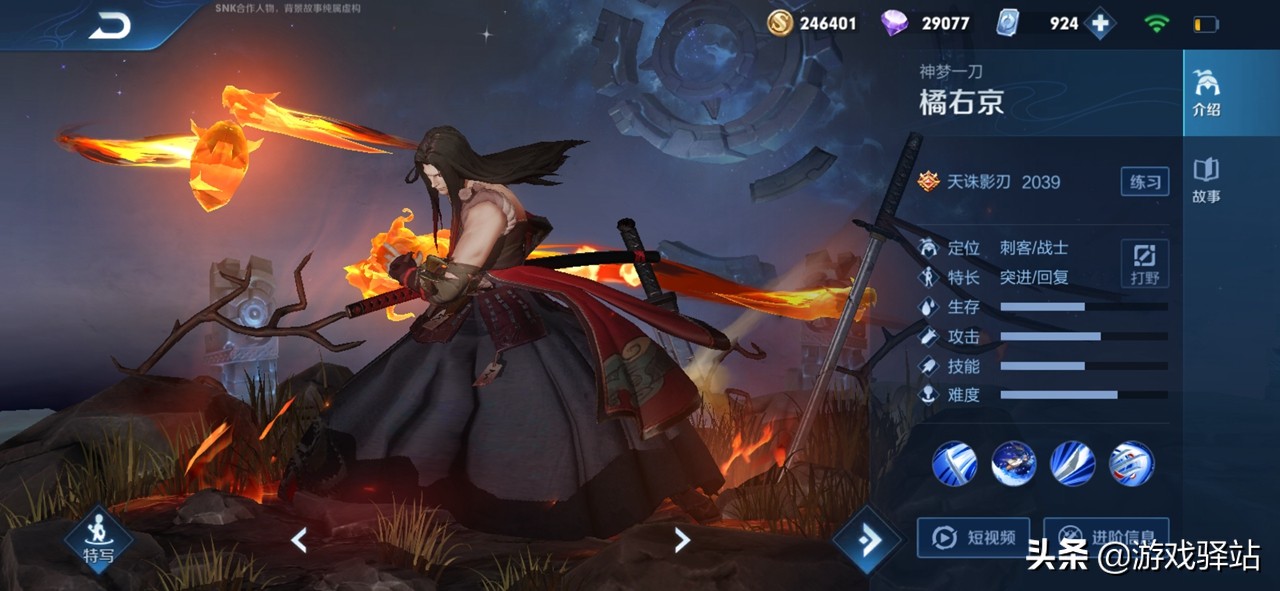Play the 短视频 short video

point(973,538)
